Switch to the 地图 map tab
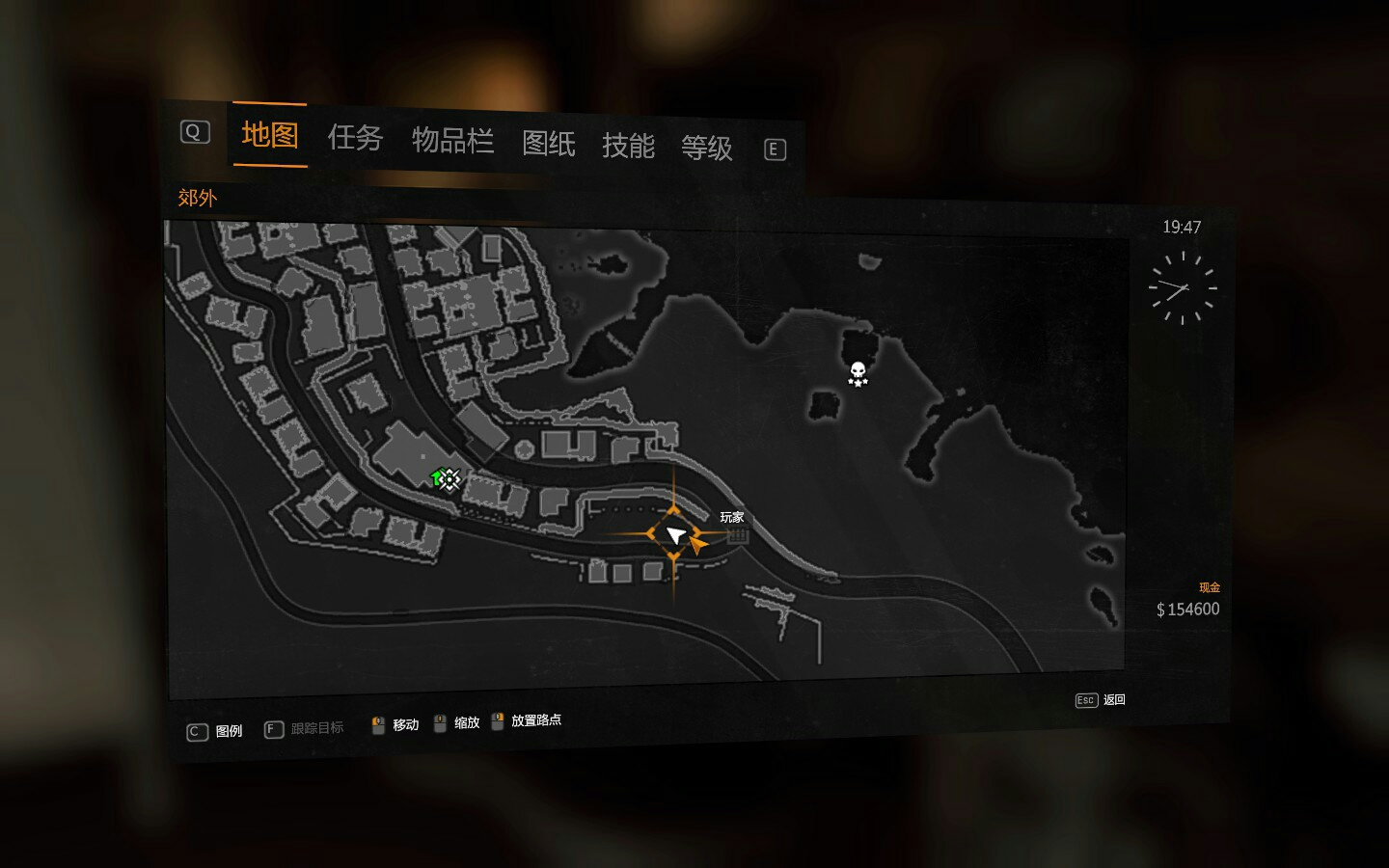1389x868 pixels. (x=269, y=135)
